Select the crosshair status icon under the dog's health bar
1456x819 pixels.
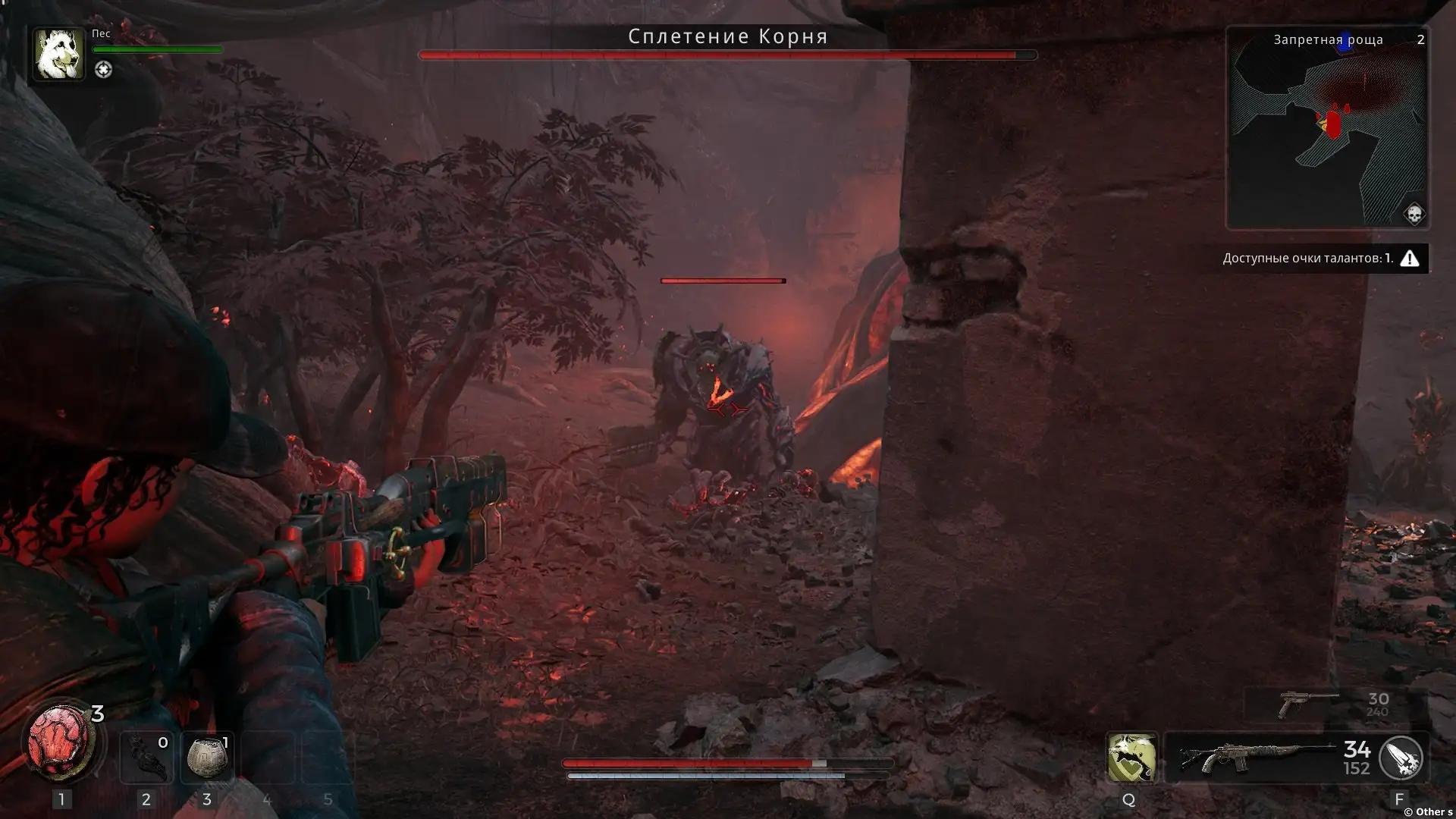103,70
